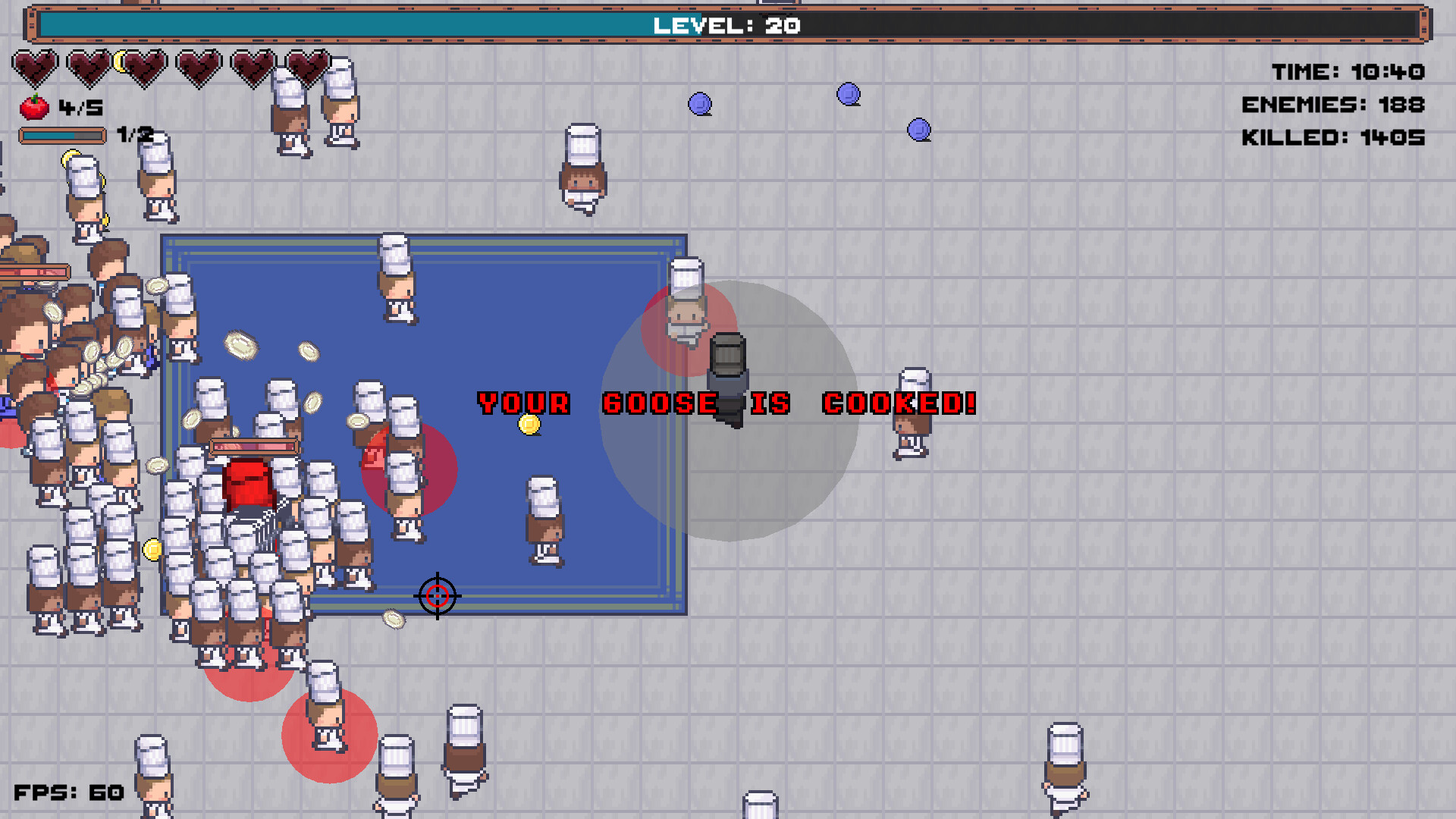Click the gold coin near the player
1456x819 pixels.
[529, 425]
